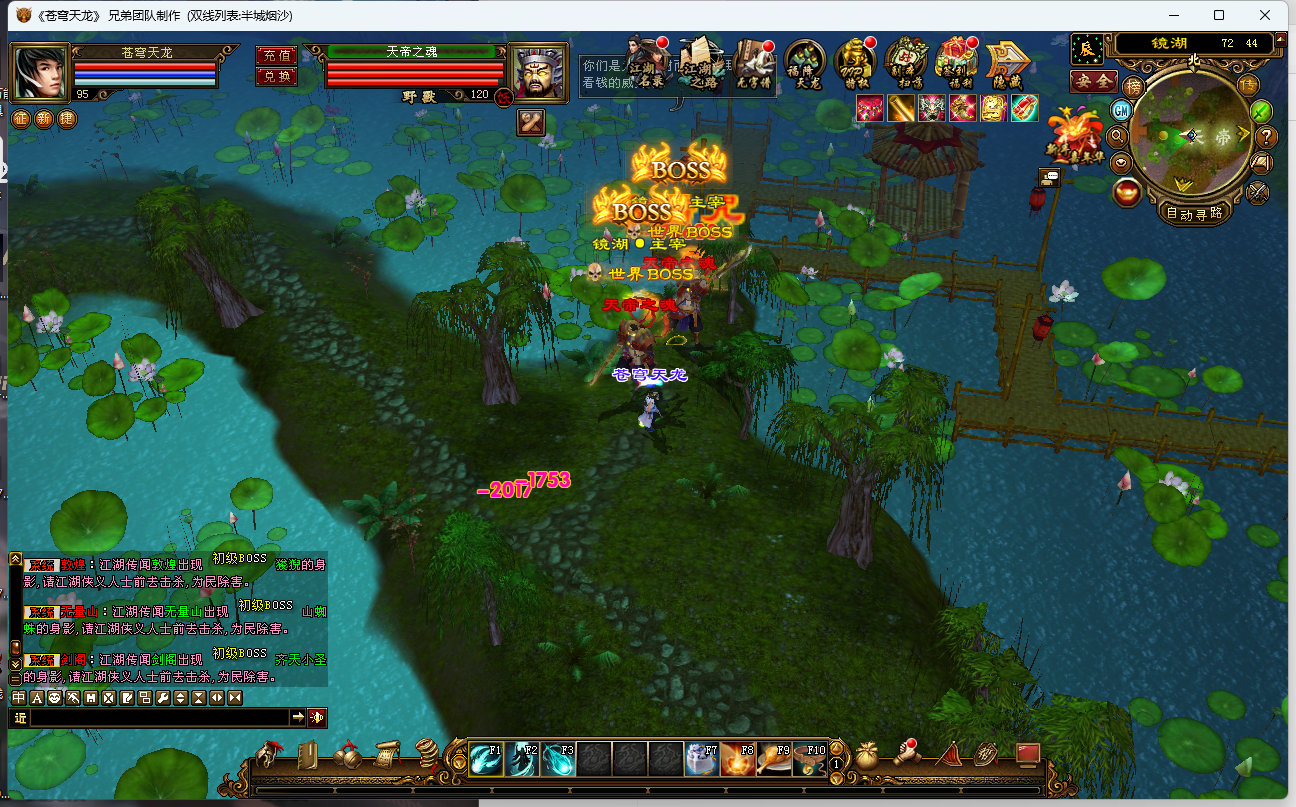Select the player portrait of 苍穹天龙
The image size is (1296, 807).
coord(40,72)
